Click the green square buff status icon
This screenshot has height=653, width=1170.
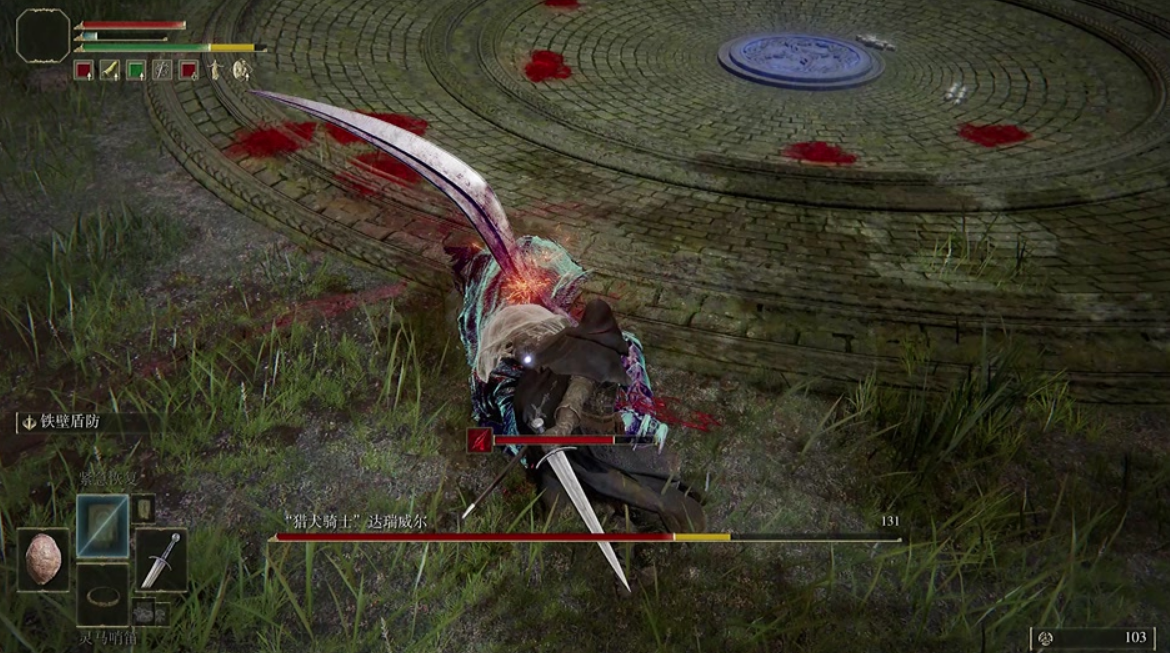(136, 70)
